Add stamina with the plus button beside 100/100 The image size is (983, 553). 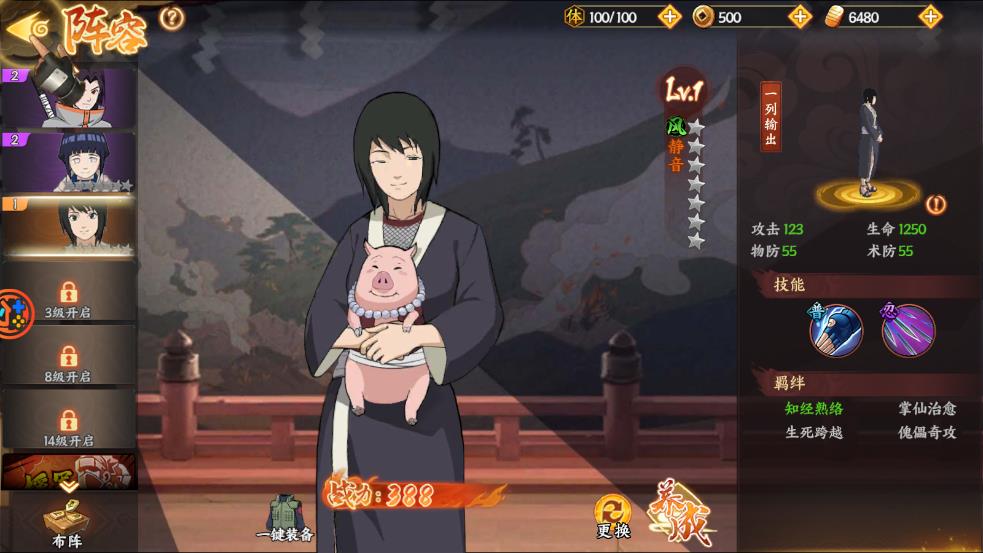pyautogui.click(x=670, y=17)
